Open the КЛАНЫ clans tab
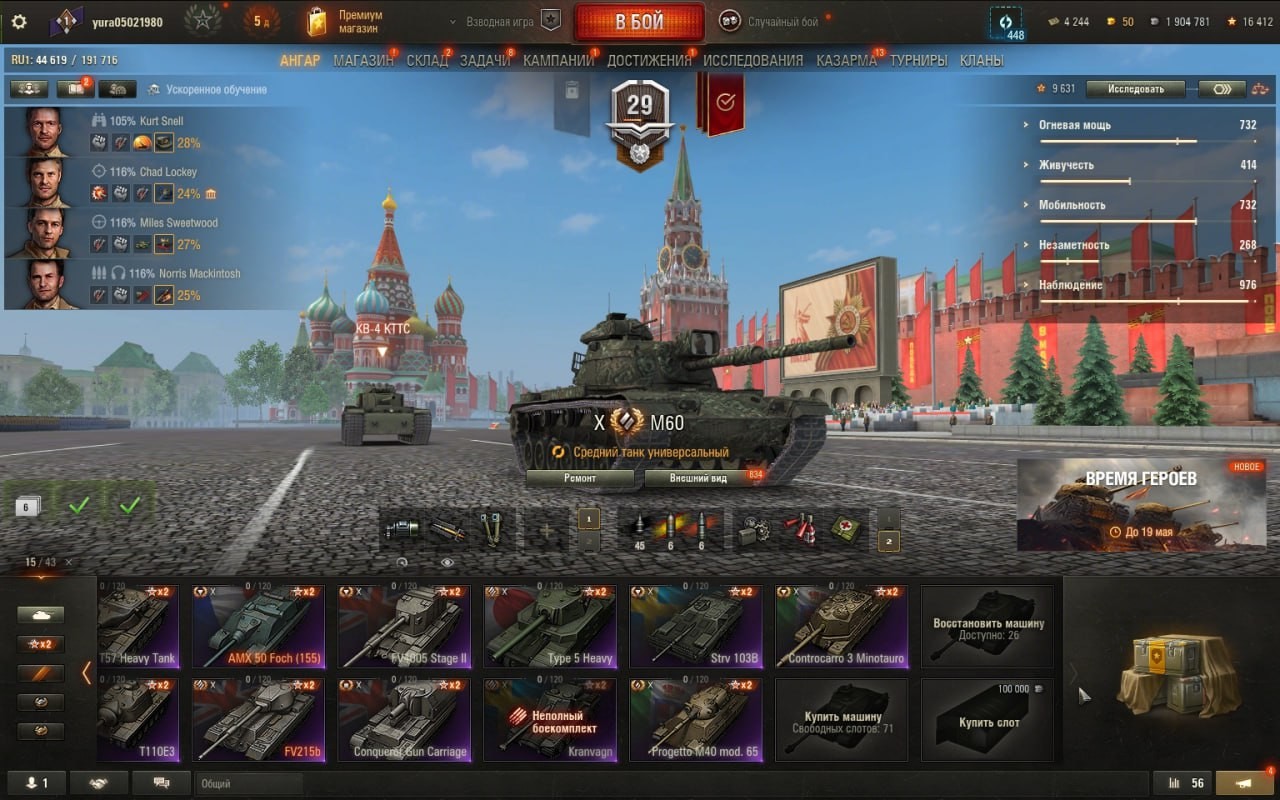This screenshot has height=800, width=1280. click(x=981, y=60)
